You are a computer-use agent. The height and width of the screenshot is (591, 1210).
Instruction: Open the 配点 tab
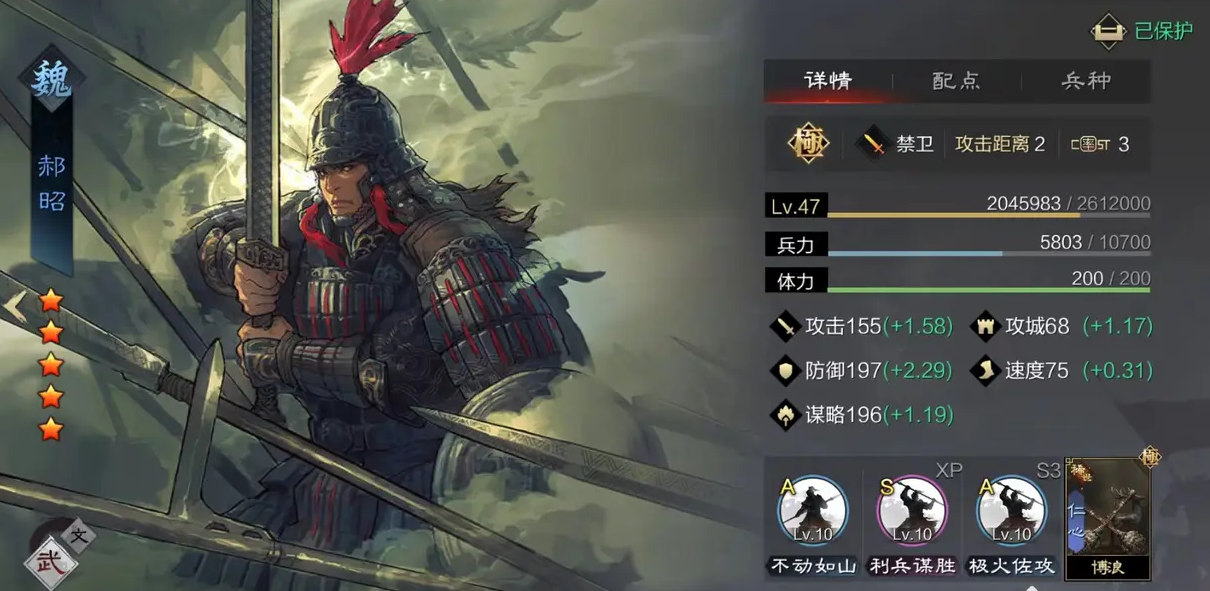(956, 81)
